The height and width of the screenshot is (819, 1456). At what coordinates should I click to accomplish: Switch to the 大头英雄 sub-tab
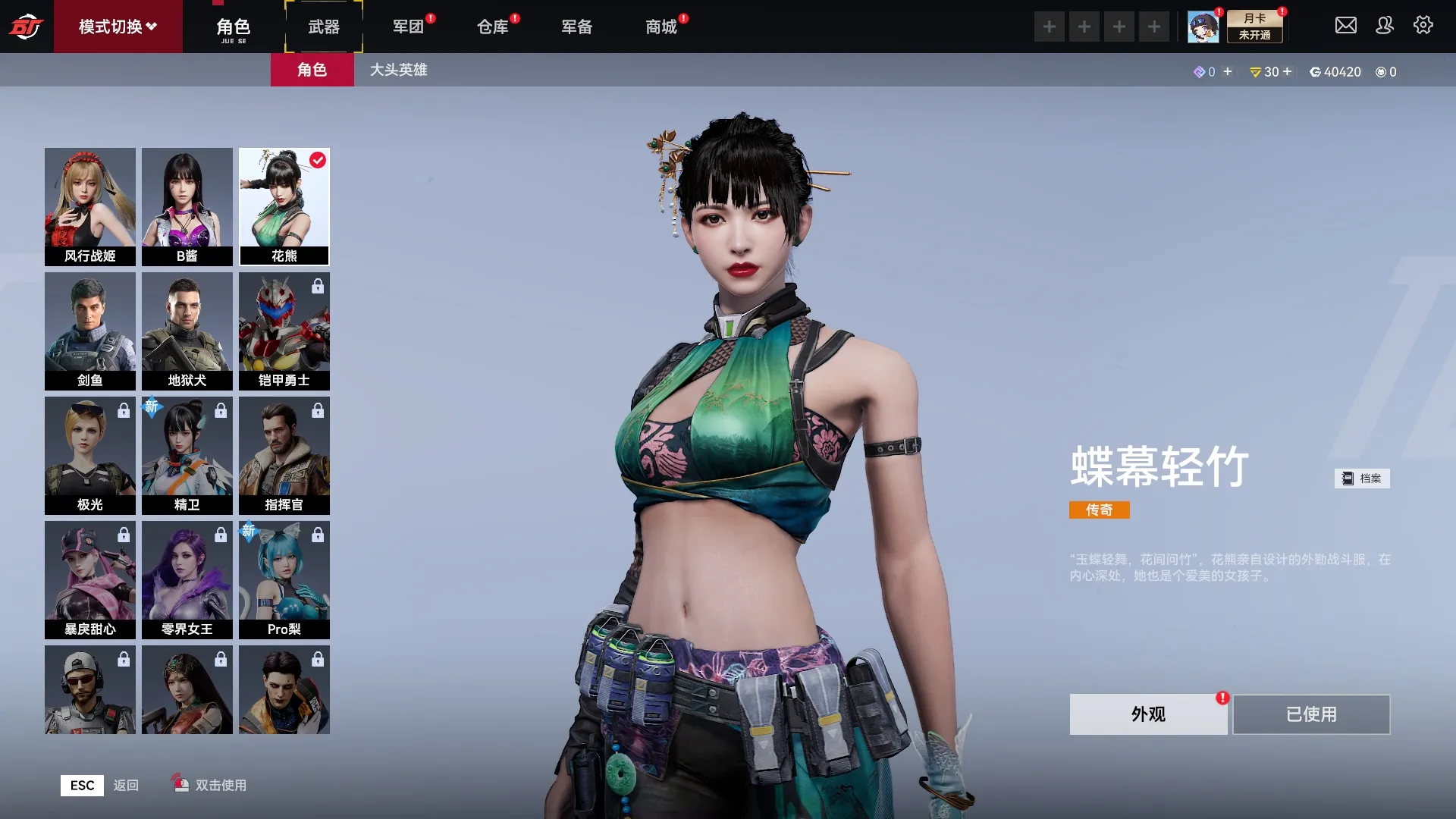coord(398,70)
